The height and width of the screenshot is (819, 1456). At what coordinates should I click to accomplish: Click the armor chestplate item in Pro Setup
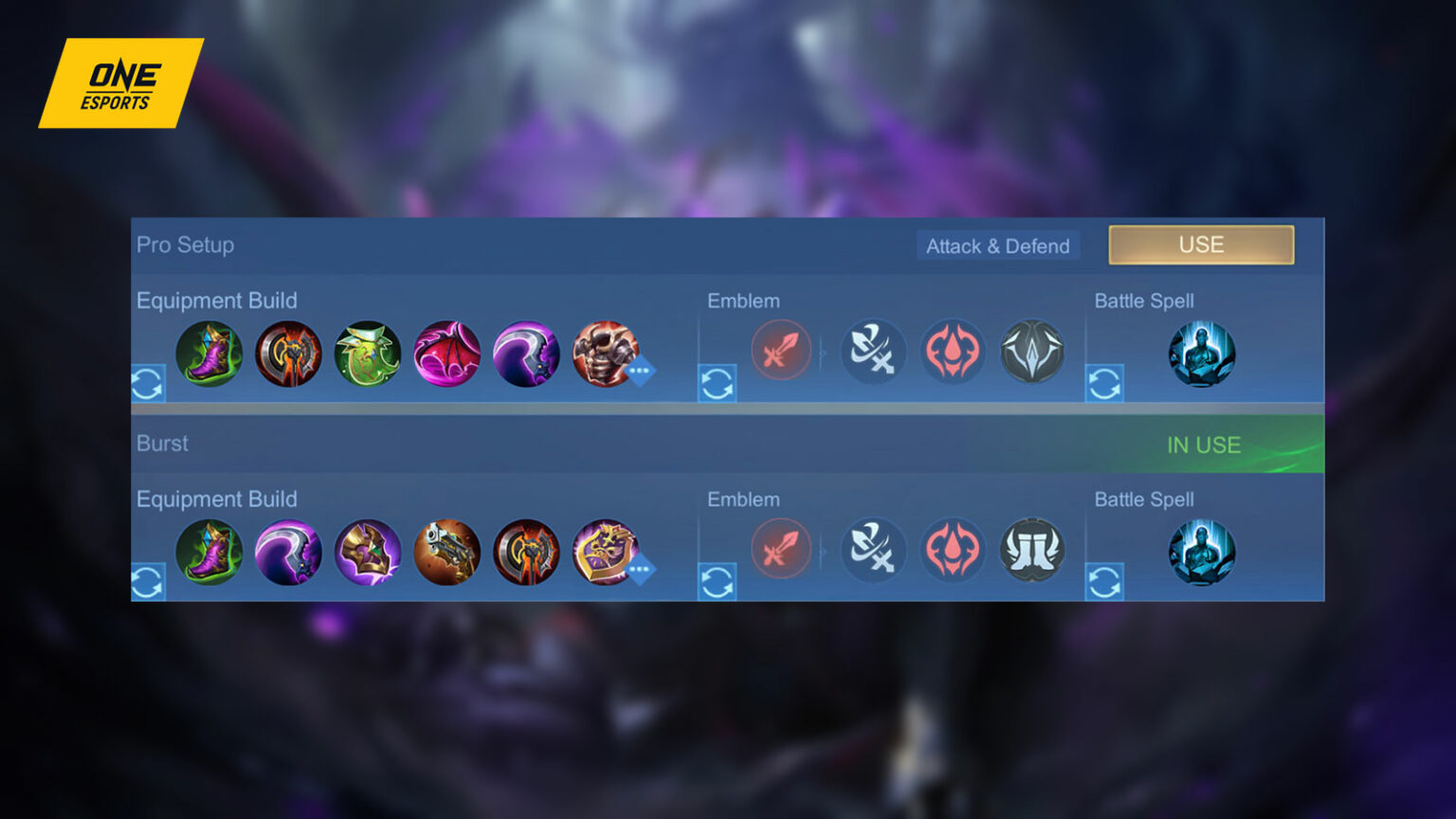(606, 354)
